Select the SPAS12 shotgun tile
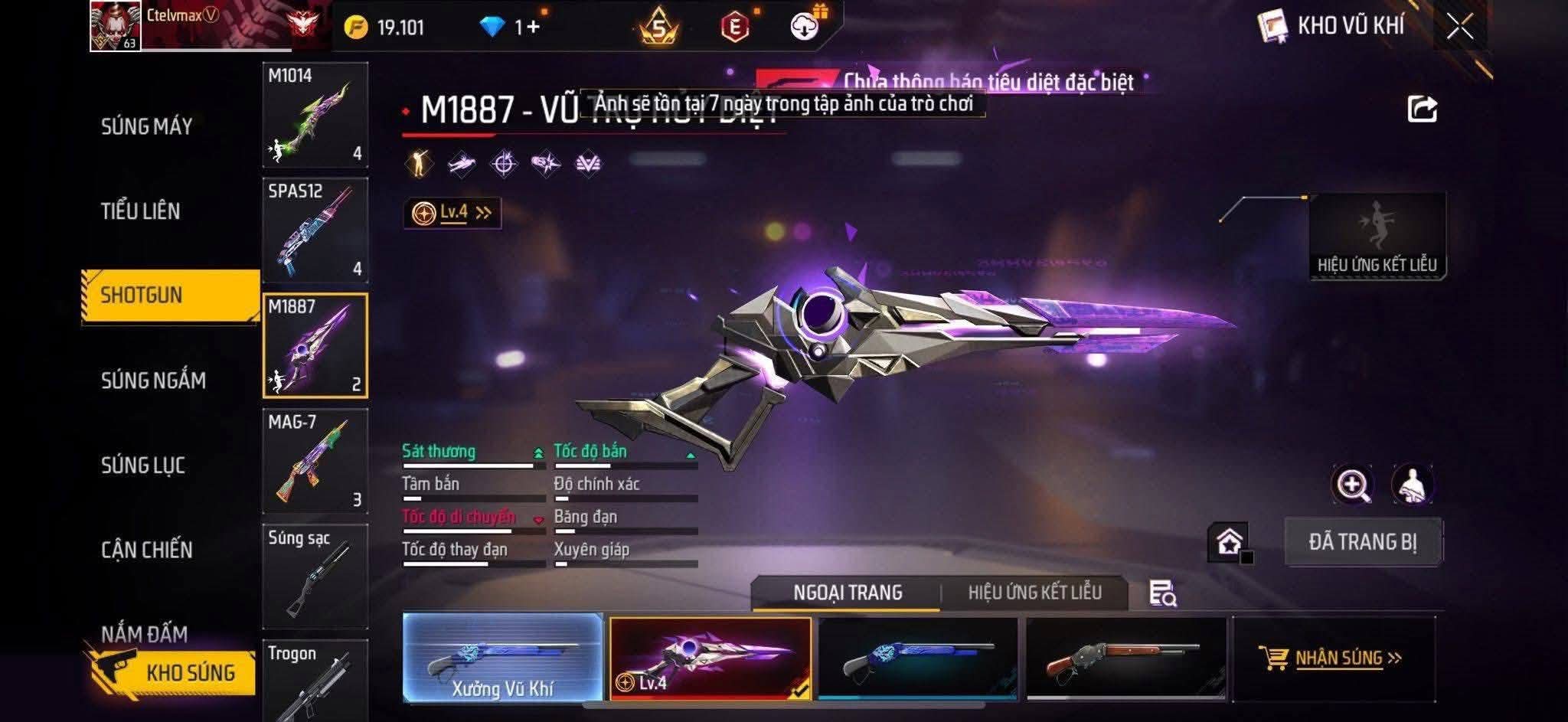 (x=315, y=230)
